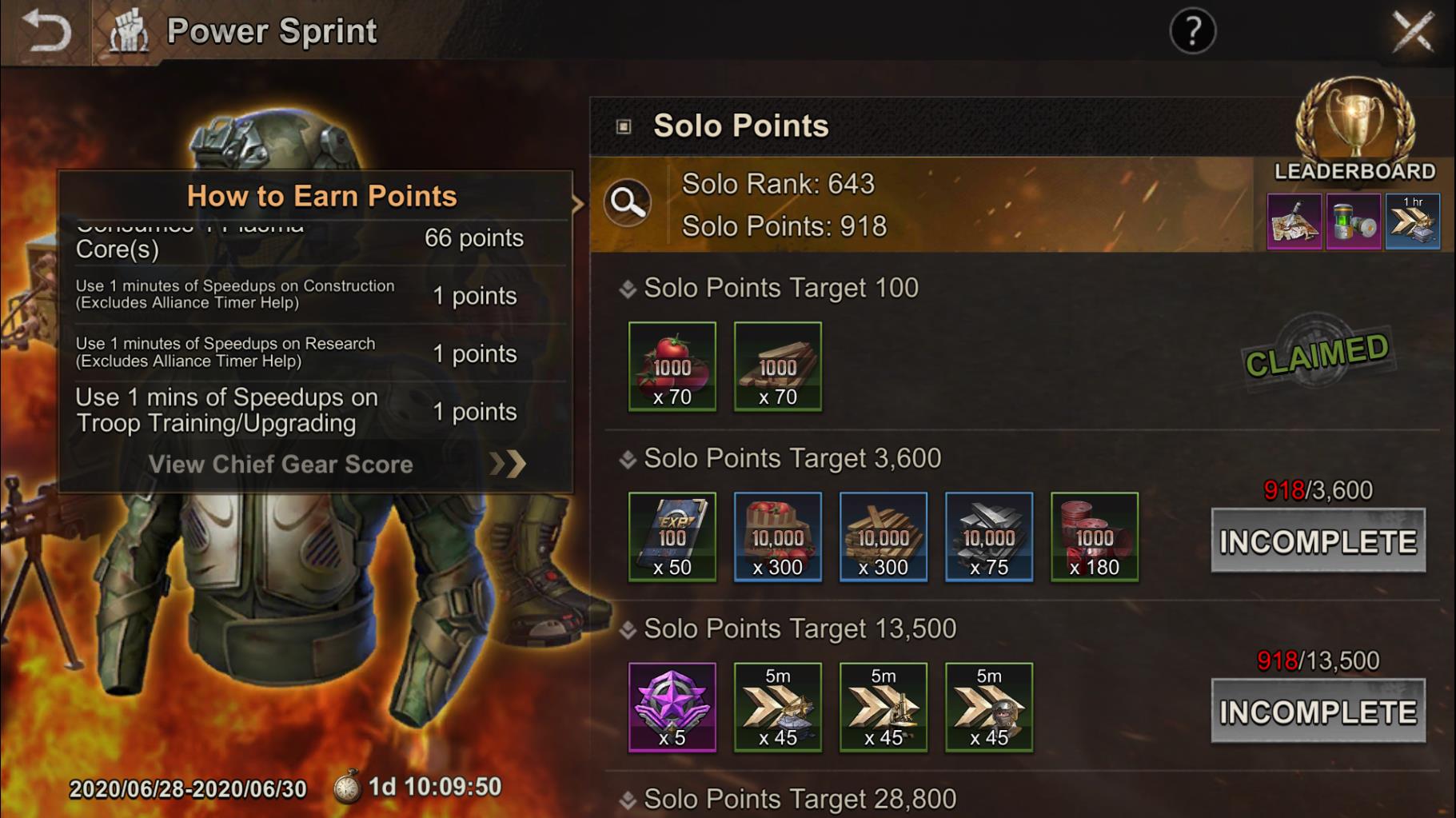Select the 10,000 iron reward icon

988,536
